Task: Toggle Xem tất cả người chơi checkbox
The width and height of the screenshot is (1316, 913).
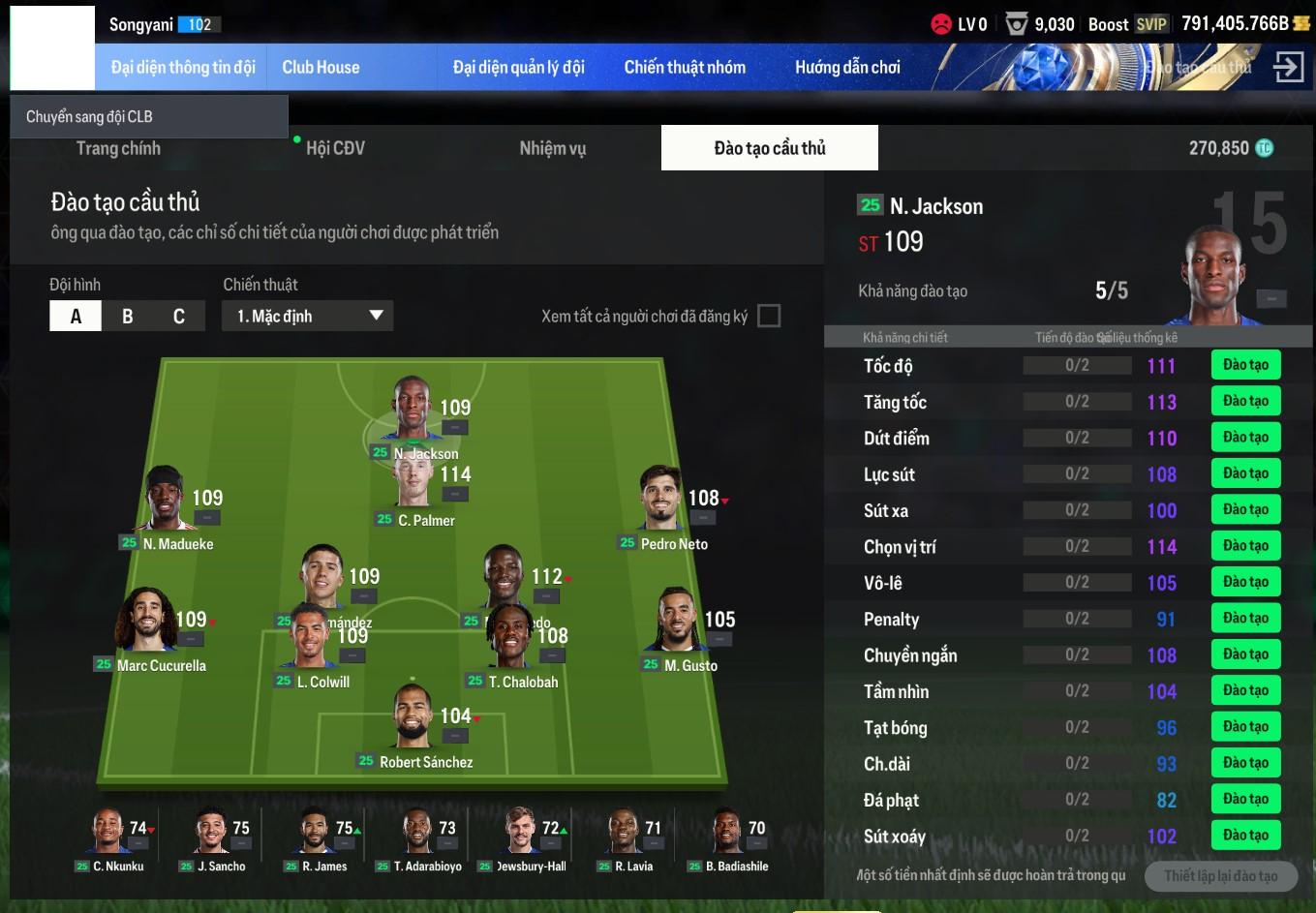Action: click(769, 316)
